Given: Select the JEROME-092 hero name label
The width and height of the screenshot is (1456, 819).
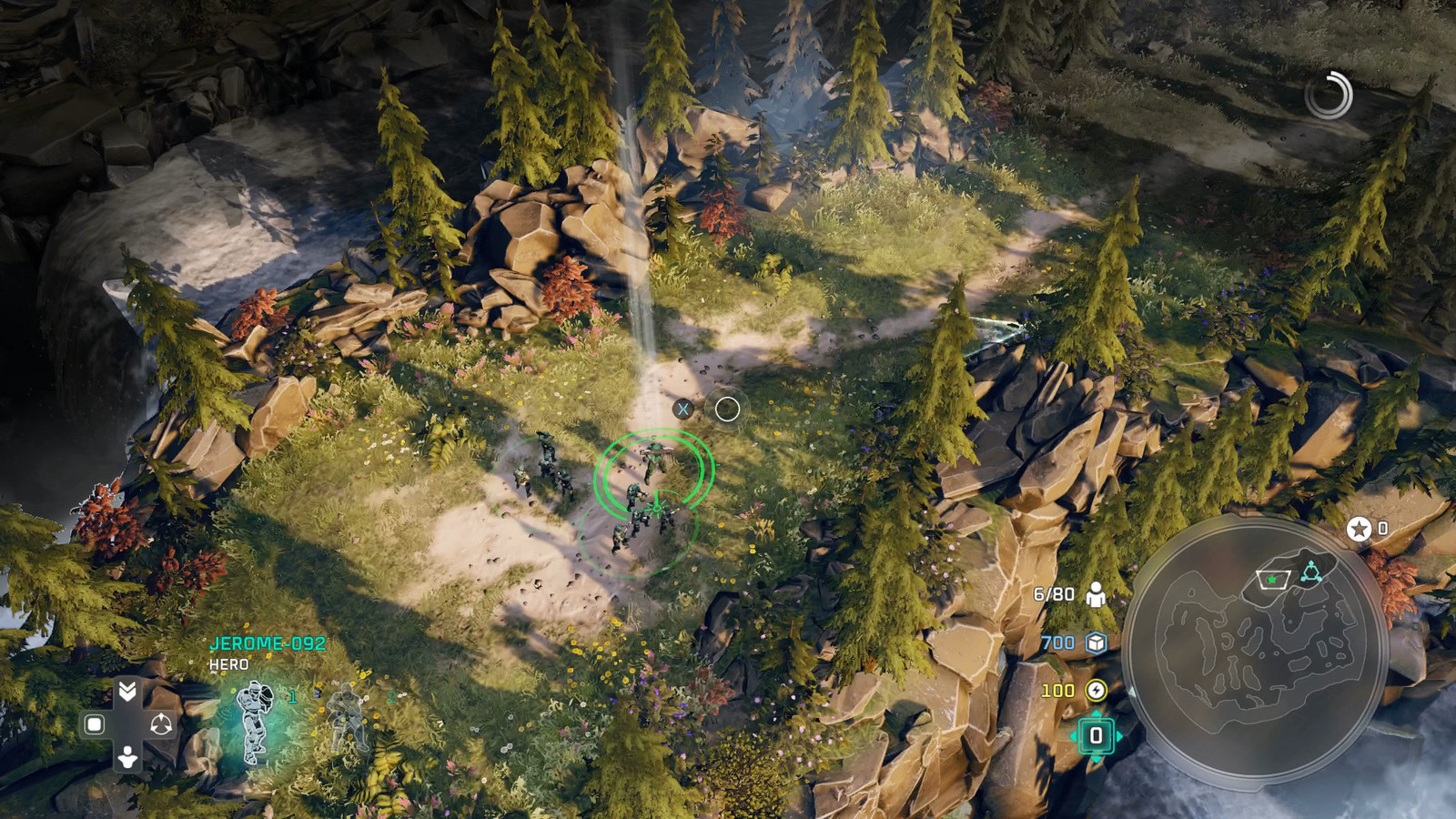Looking at the screenshot, I should tap(268, 644).
